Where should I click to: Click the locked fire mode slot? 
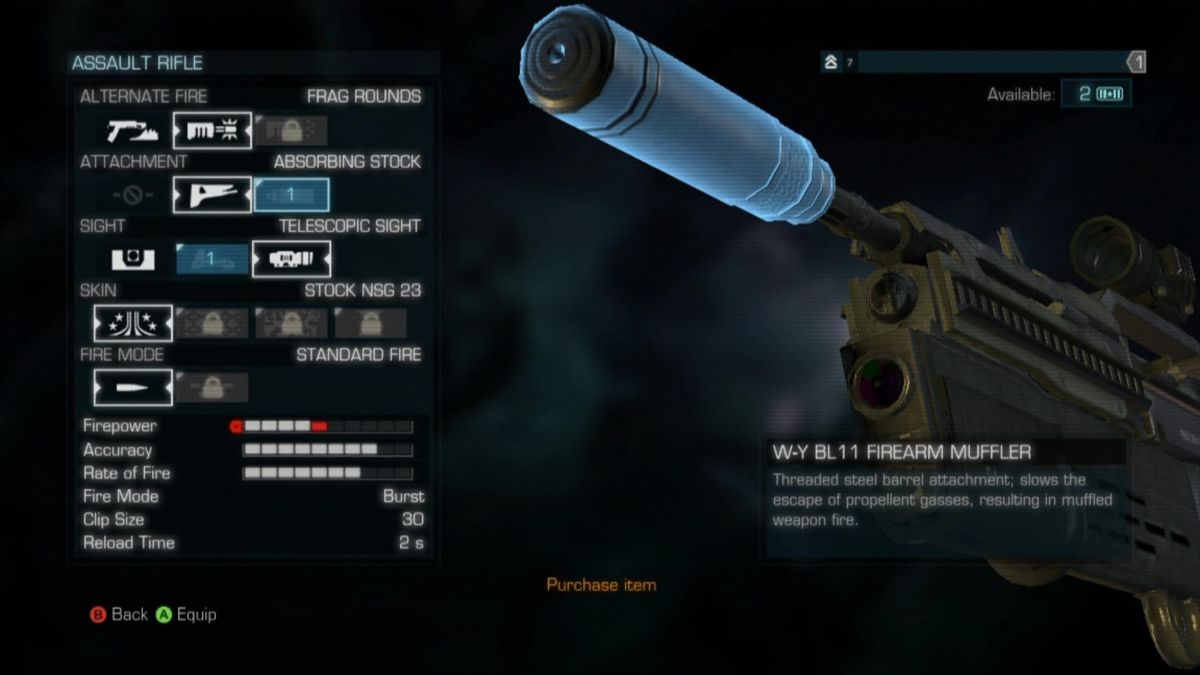click(212, 387)
